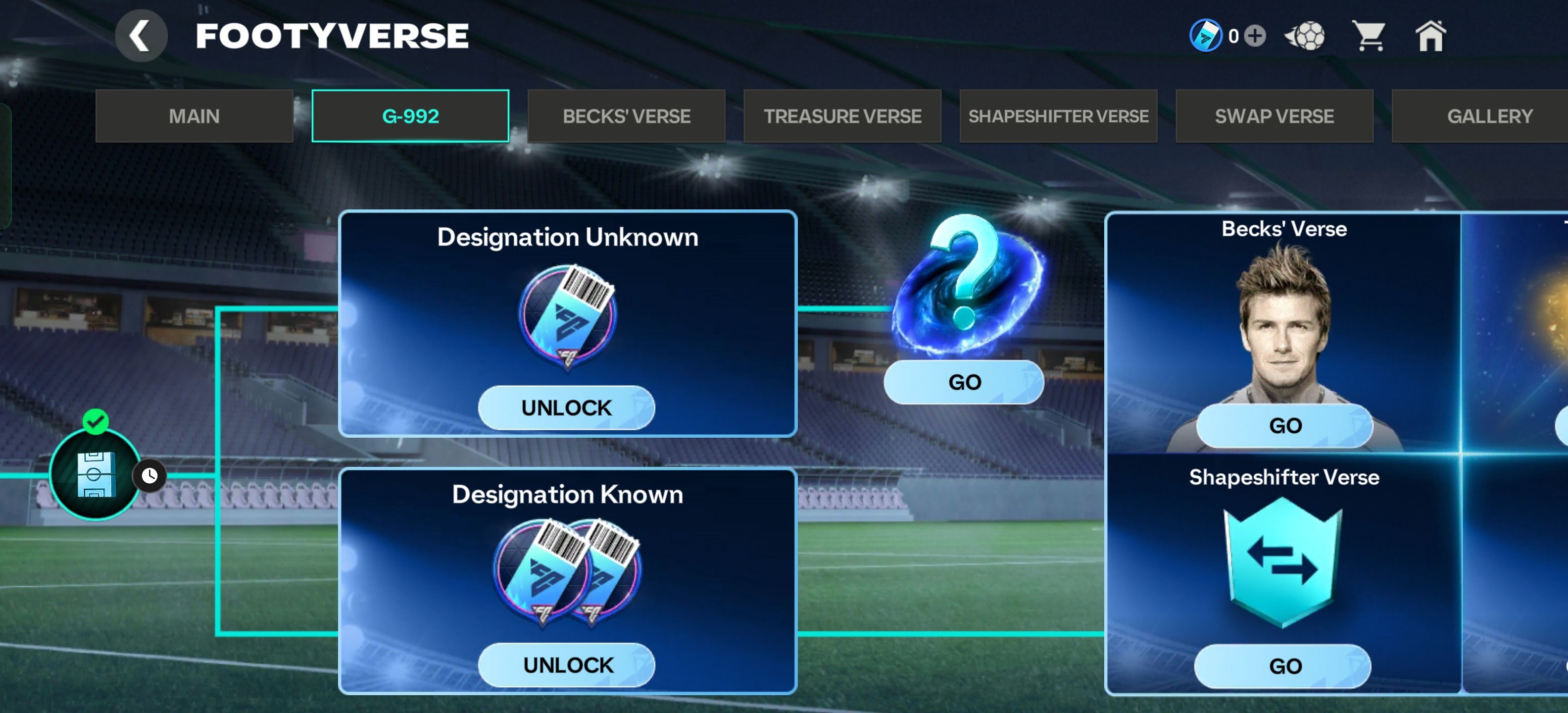This screenshot has height=713, width=1568.
Task: Open the GALLERY tab
Action: coord(1489,116)
